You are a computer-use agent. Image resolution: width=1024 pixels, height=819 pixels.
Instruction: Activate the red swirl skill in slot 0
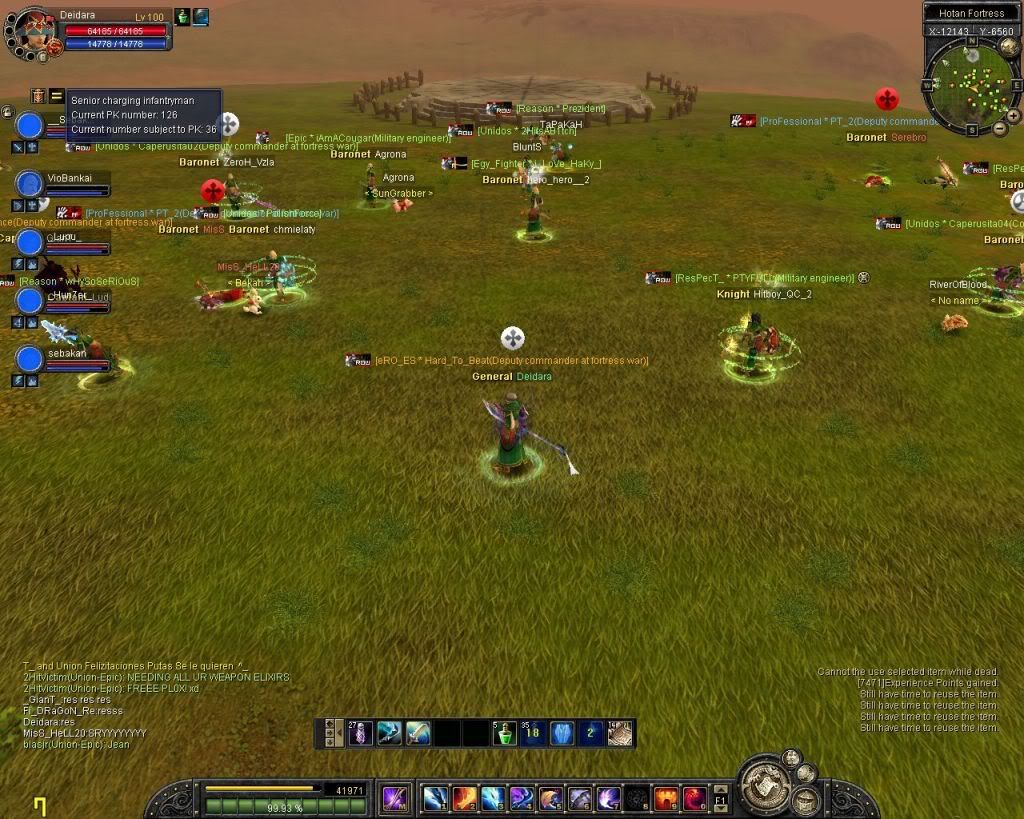(695, 799)
